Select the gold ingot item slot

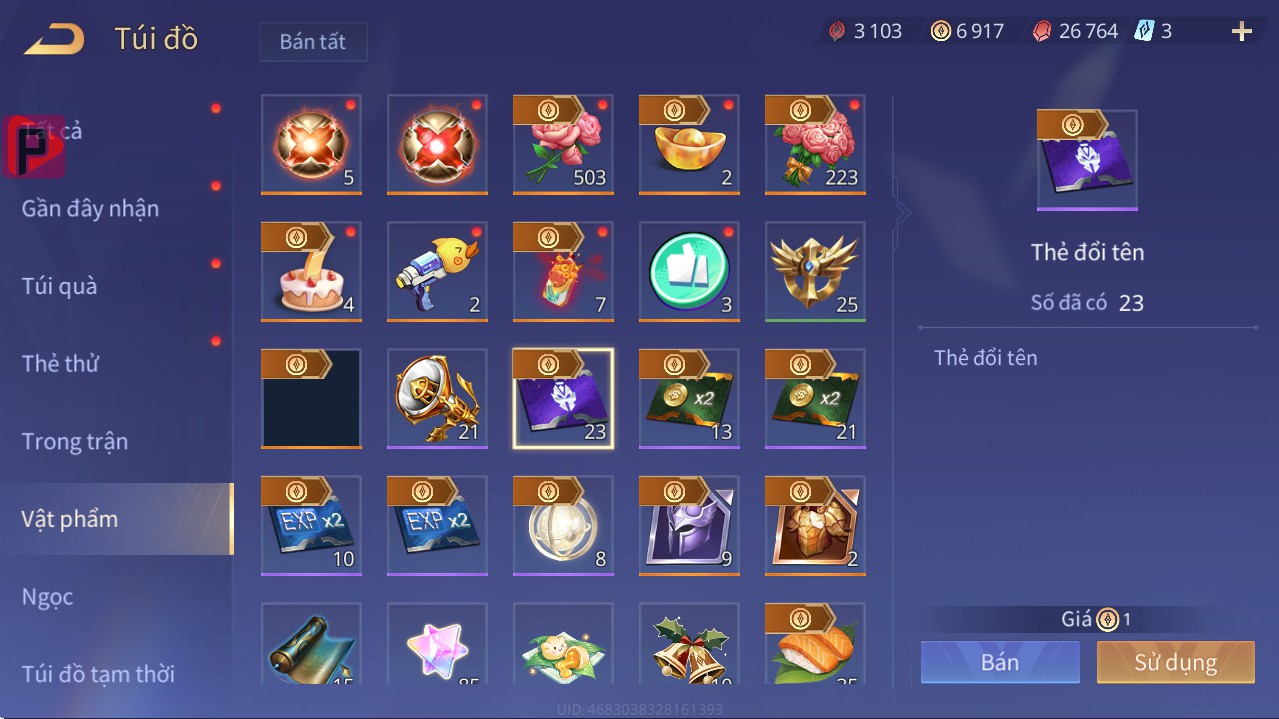tap(689, 144)
